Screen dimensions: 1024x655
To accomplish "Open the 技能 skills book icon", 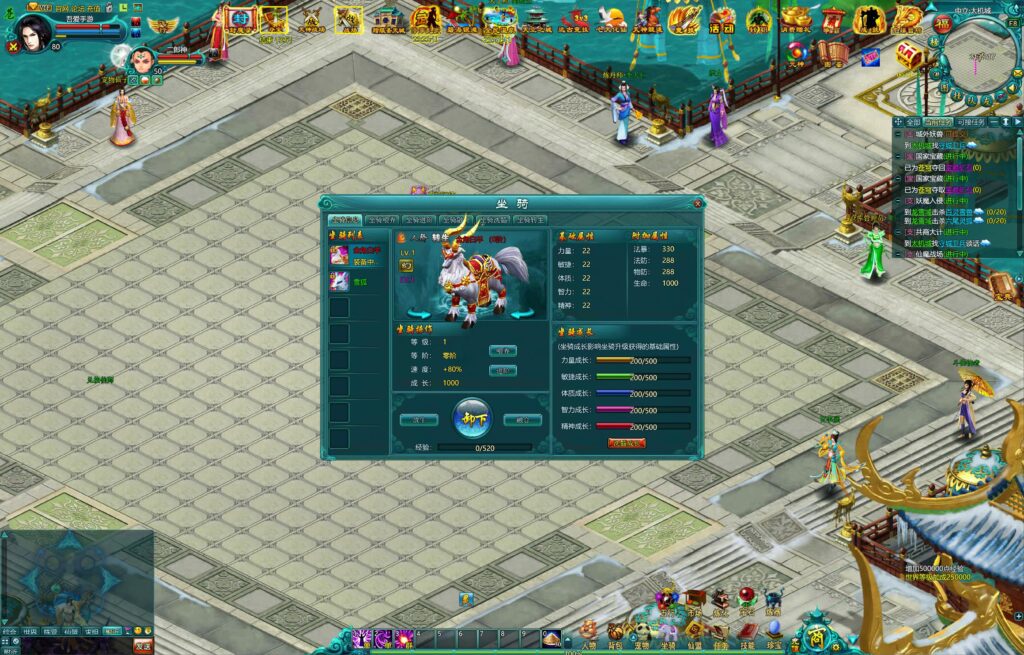I will [x=746, y=631].
